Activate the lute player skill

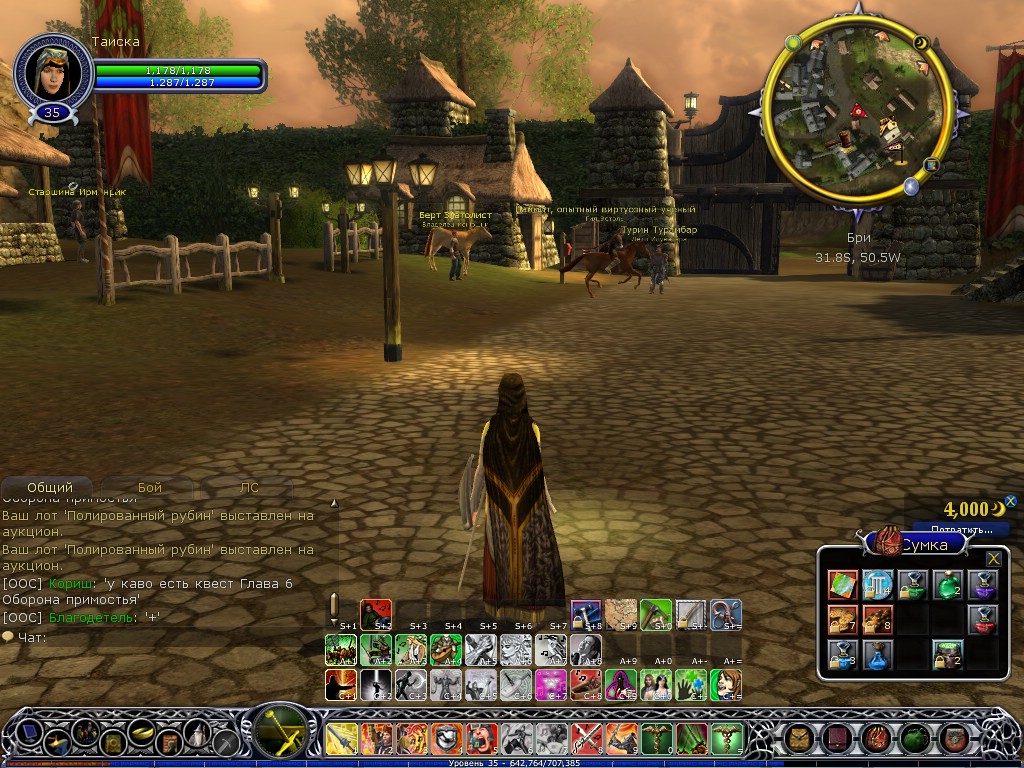[446, 649]
